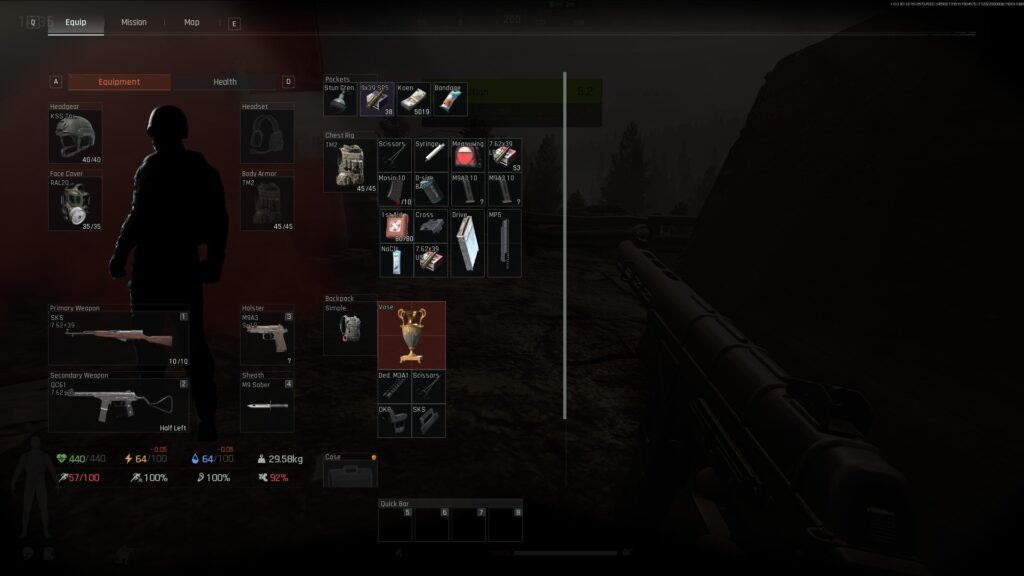Select the gas mask face cover
The image size is (1024, 576).
(x=75, y=204)
